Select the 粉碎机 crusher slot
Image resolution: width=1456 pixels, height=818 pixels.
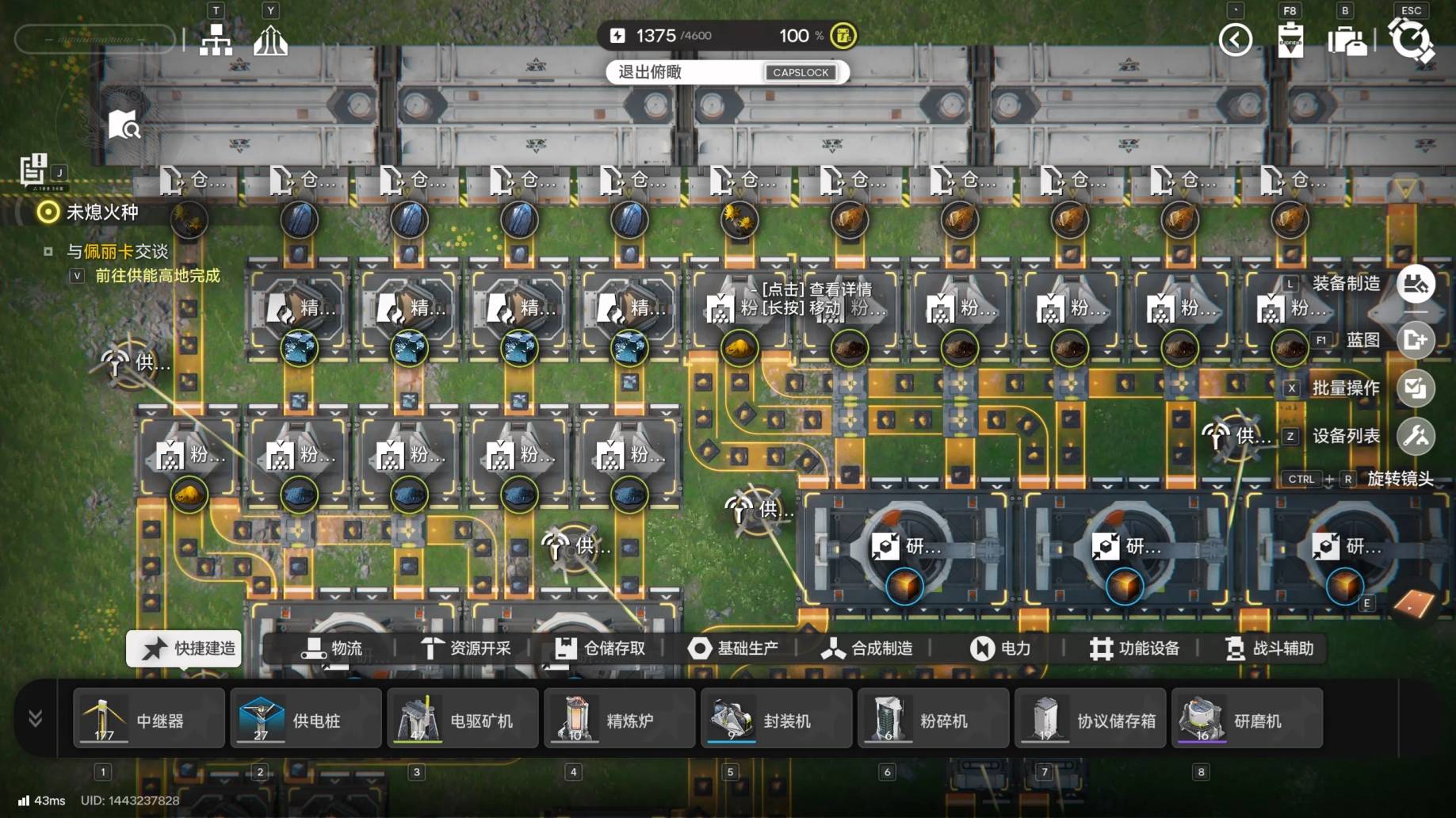pyautogui.click(x=933, y=719)
